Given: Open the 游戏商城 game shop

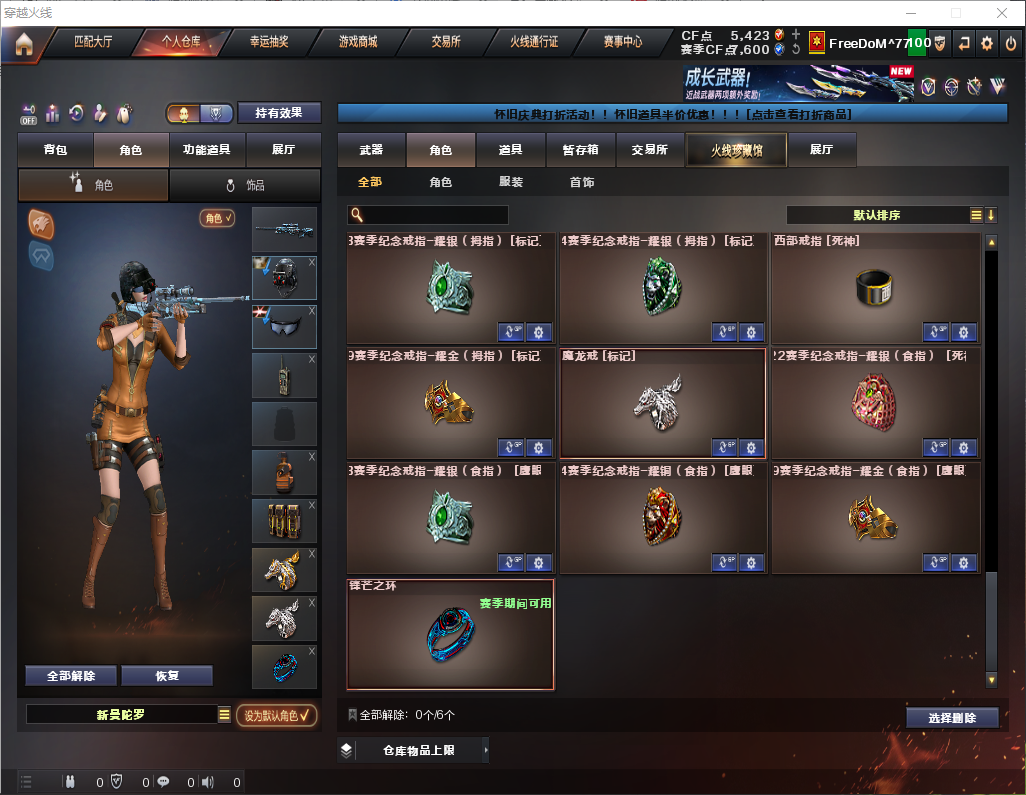Looking at the screenshot, I should pos(357,42).
